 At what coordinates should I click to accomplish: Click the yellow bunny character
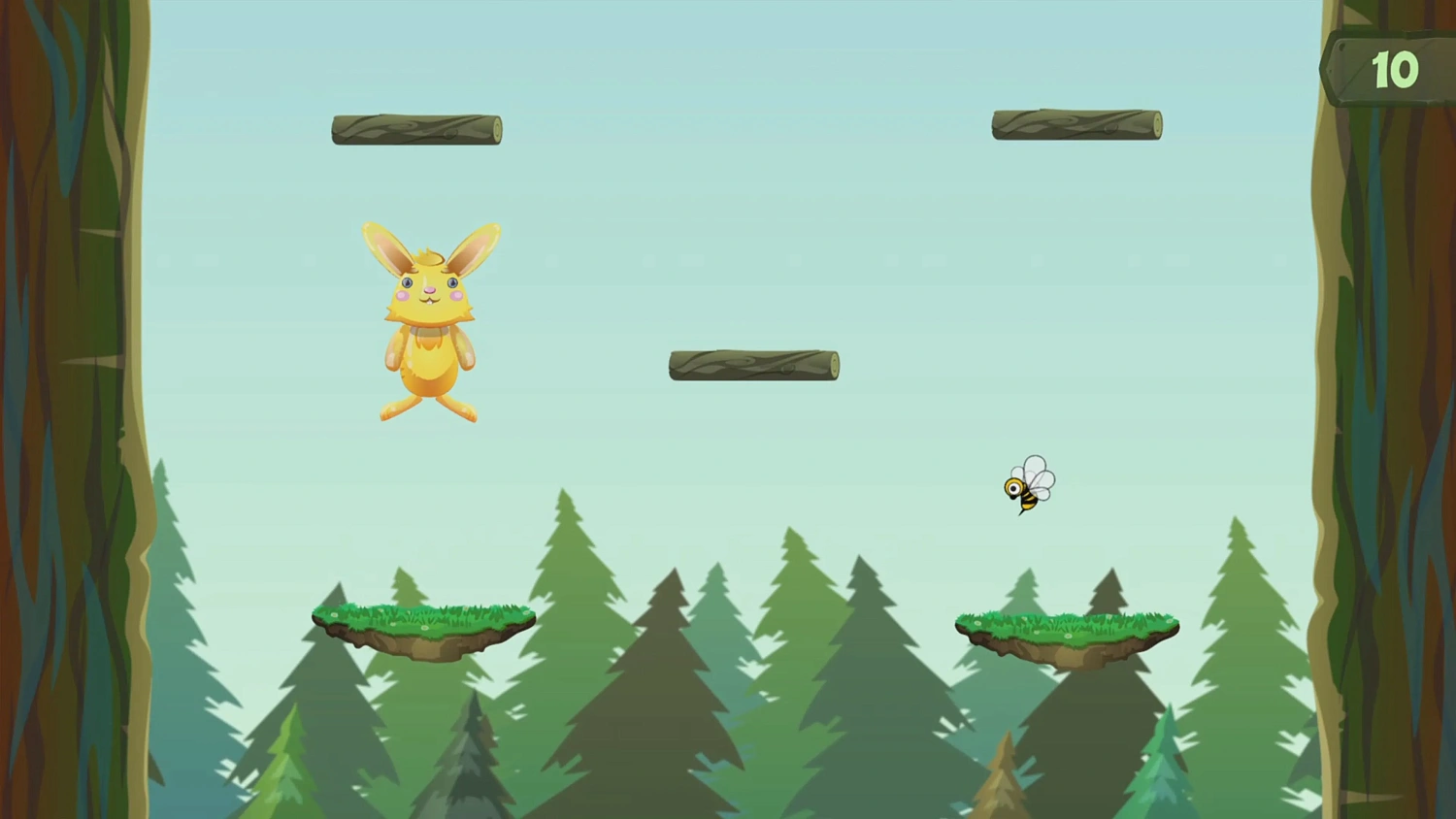pos(430,320)
